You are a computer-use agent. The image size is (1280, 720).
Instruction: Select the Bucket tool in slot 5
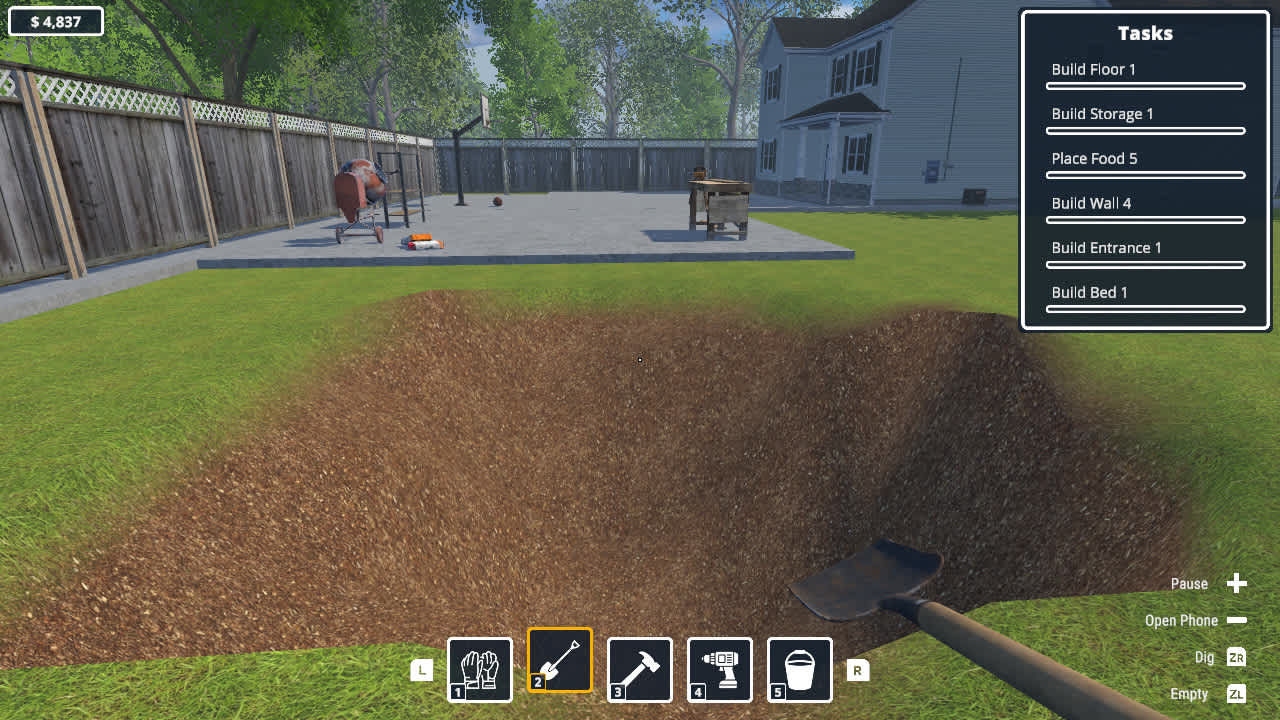[799, 669]
